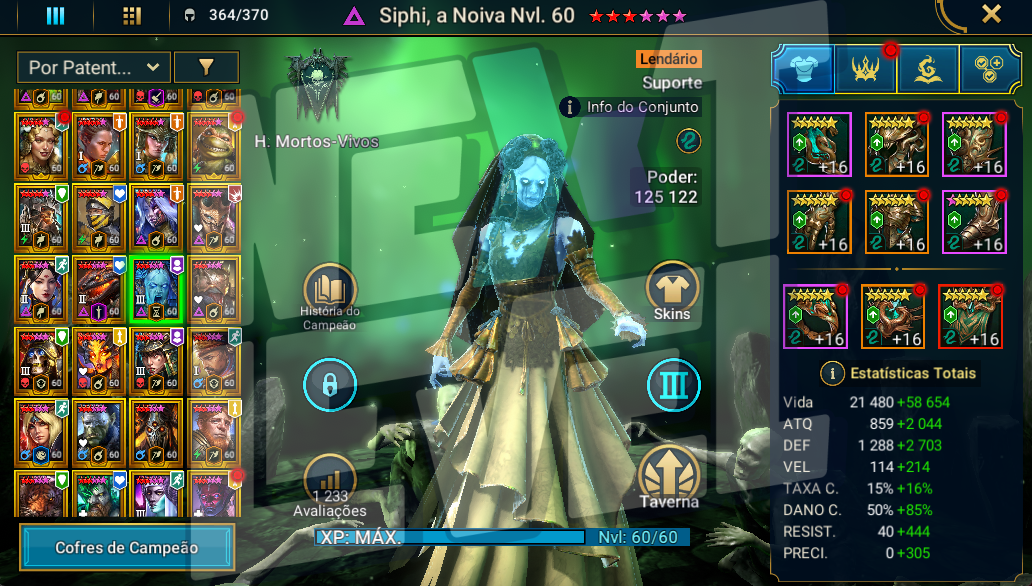The image size is (1032, 586).
Task: Switch to the vertical bars list view
Action: click(56, 16)
